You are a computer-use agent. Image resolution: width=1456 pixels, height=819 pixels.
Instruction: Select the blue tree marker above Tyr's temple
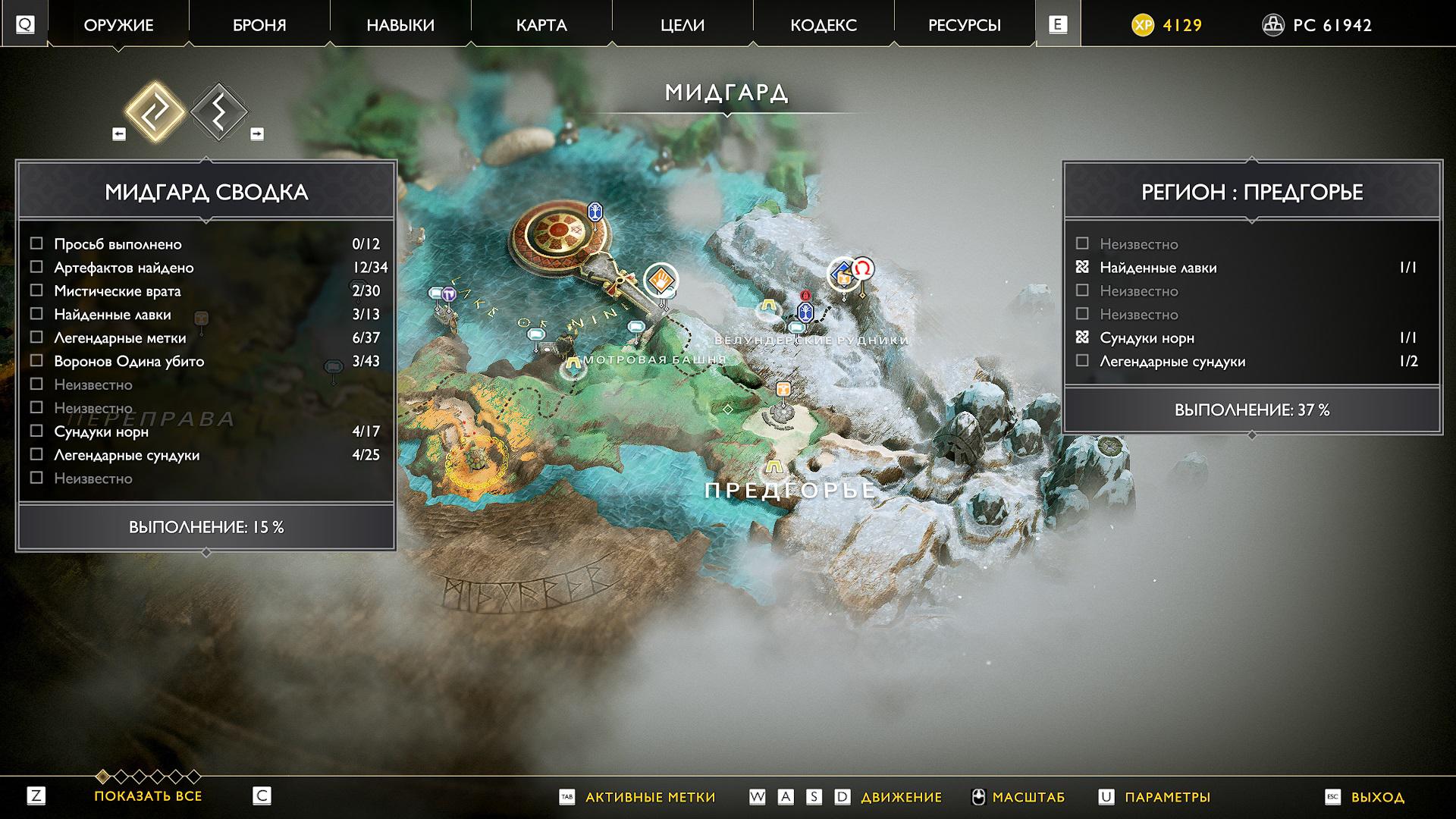click(x=595, y=212)
